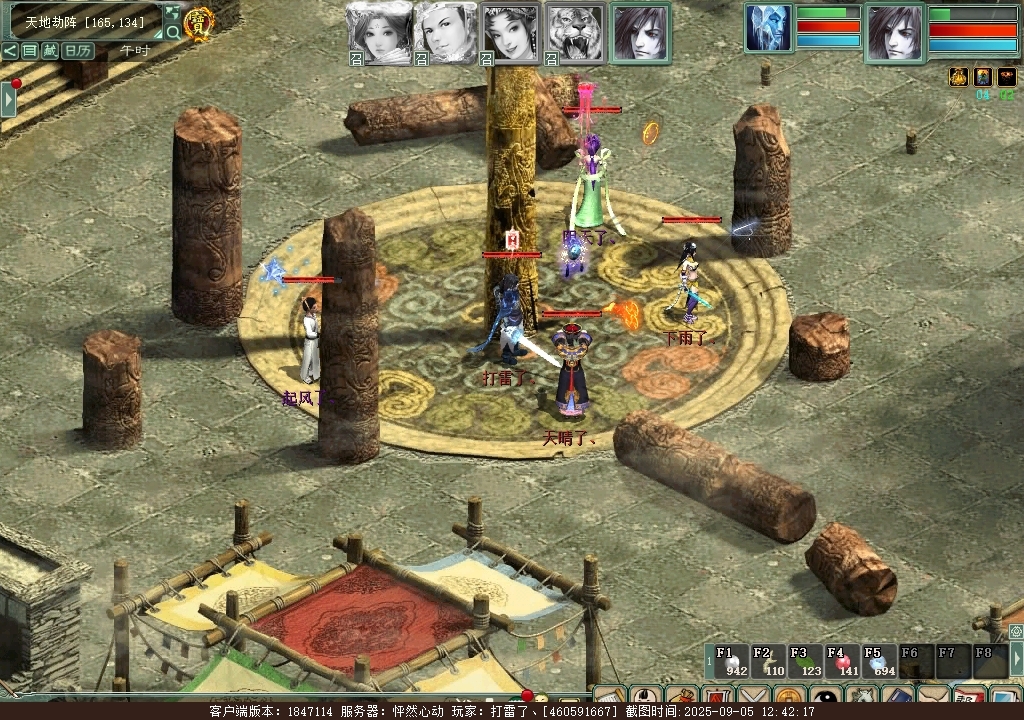Use the F1 hotbar item with 942 count
This screenshot has width=1024, height=720.
[x=730, y=662]
